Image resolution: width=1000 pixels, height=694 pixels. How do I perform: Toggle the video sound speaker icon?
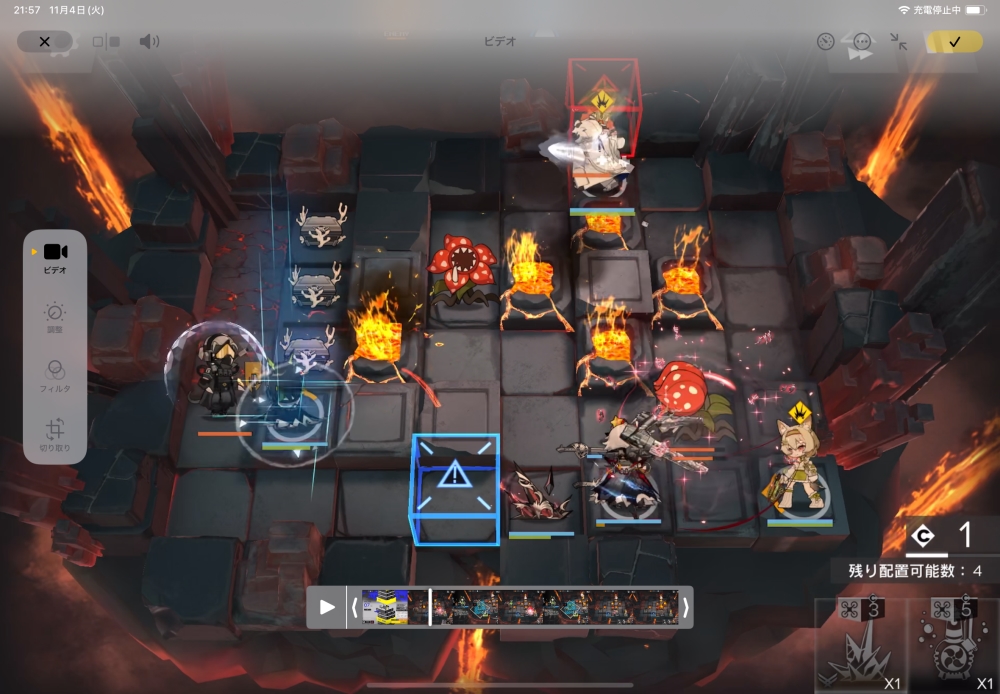pyautogui.click(x=149, y=42)
